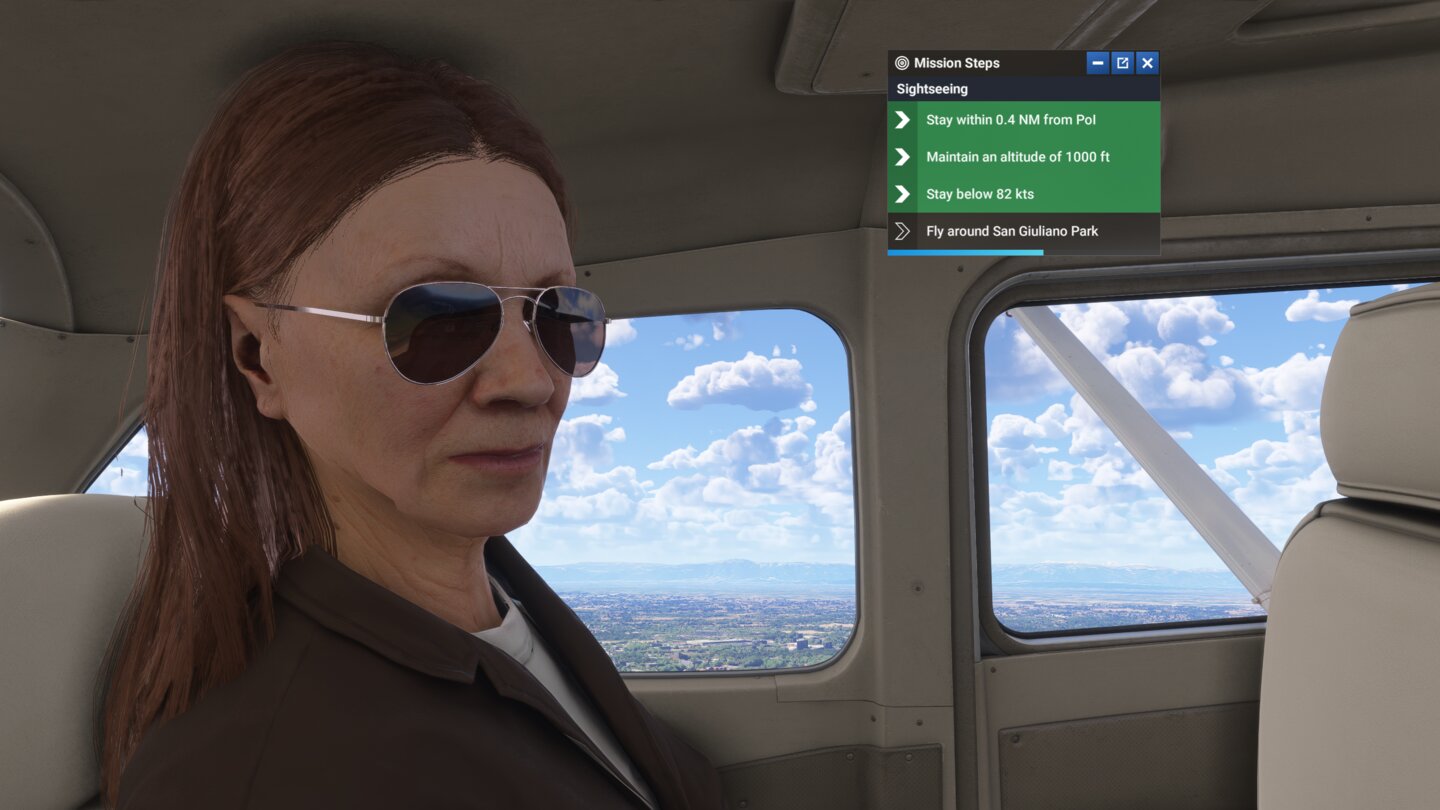Click the double chevron for Fly around San Giuliano Park
The height and width of the screenshot is (810, 1440).
901,230
